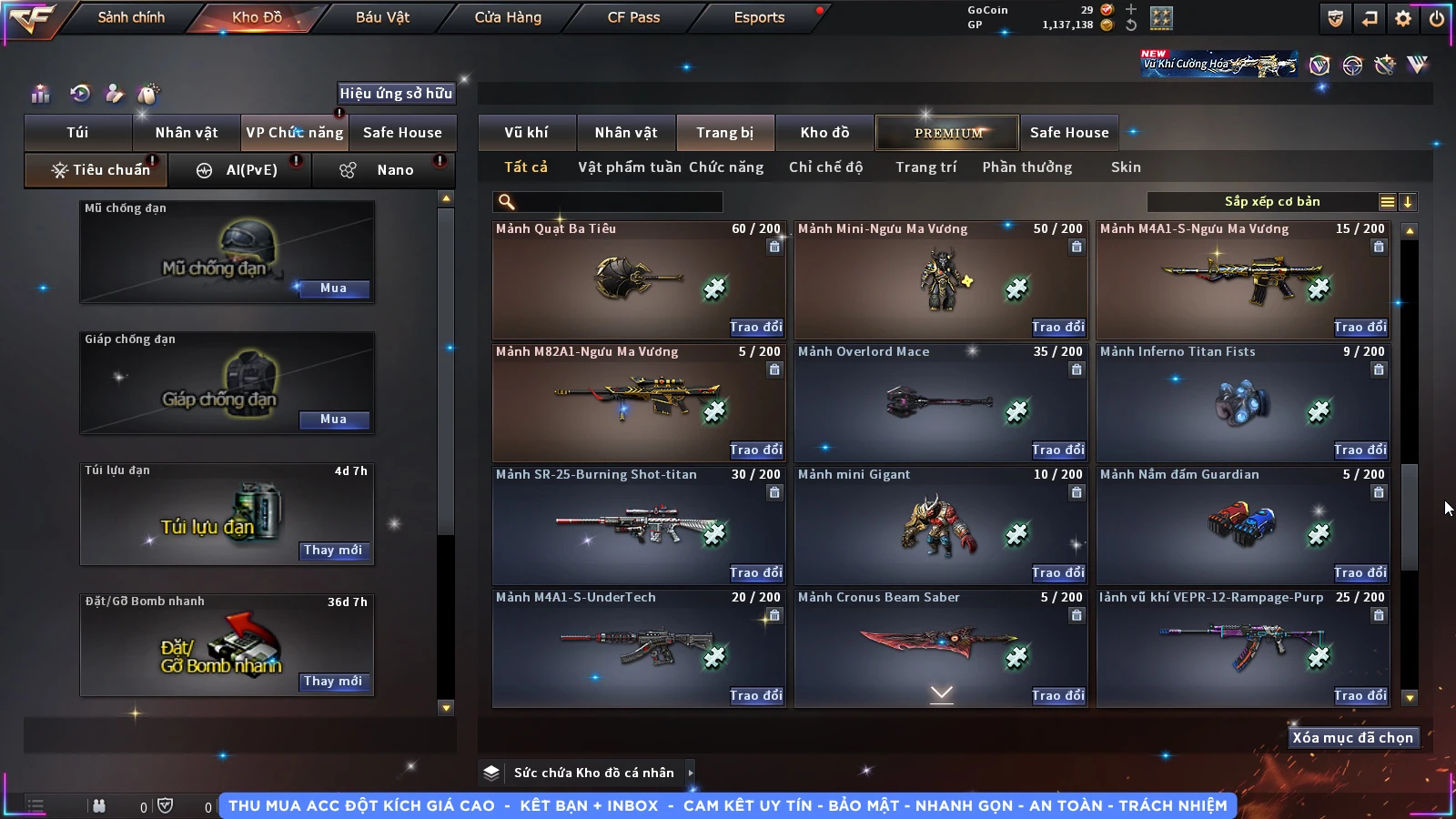Buy the Mũ chống đạn helmet
The width and height of the screenshot is (1456, 819).
pyautogui.click(x=333, y=288)
